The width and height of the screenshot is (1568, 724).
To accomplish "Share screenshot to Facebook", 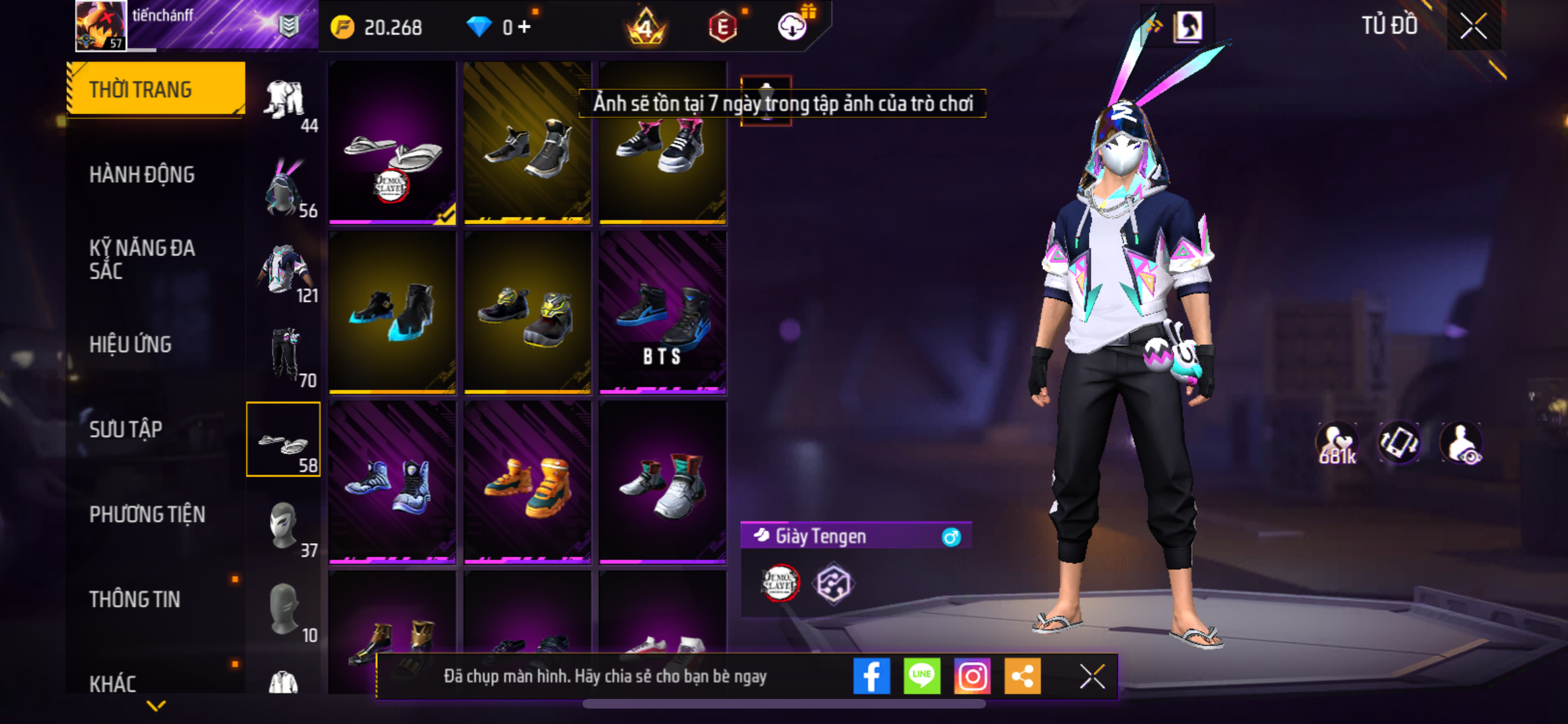I will point(872,676).
